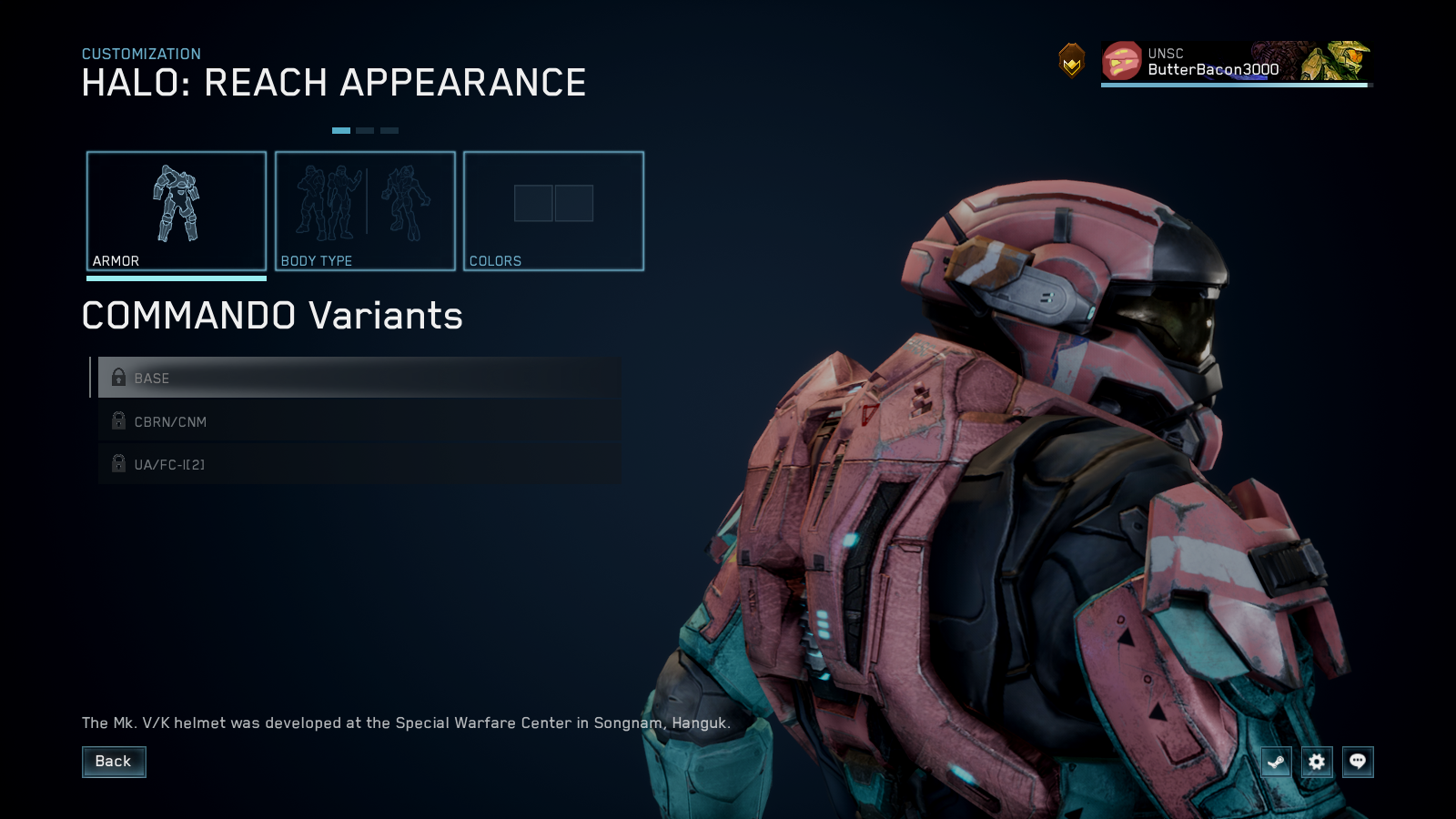
Task: Open the chat message bubble icon
Action: pyautogui.click(x=1358, y=763)
